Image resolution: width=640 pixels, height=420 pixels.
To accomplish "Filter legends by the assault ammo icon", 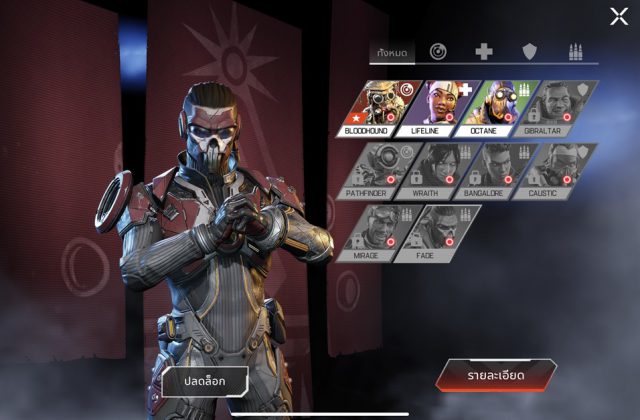I will point(574,51).
